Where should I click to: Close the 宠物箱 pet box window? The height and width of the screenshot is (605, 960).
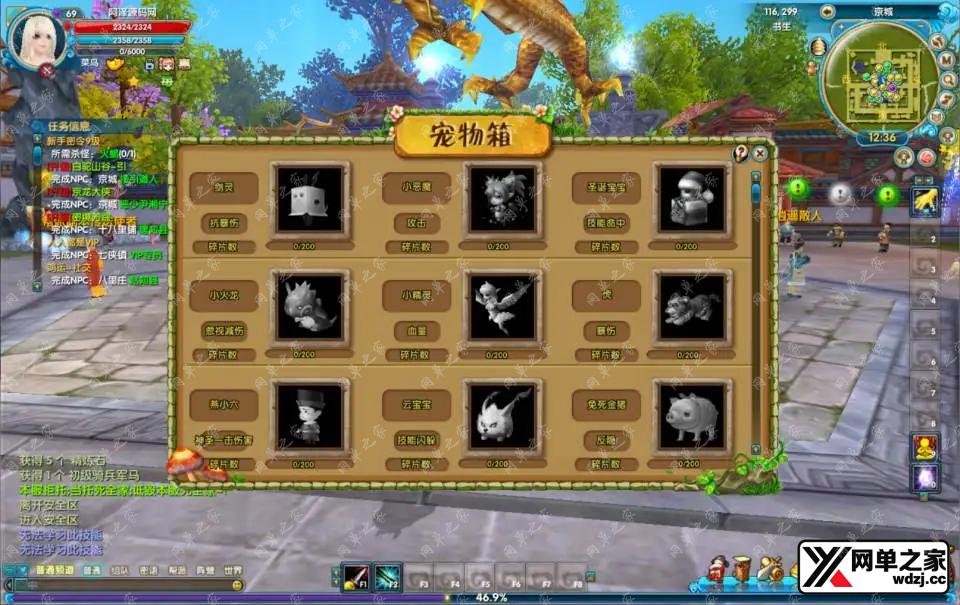[760, 153]
